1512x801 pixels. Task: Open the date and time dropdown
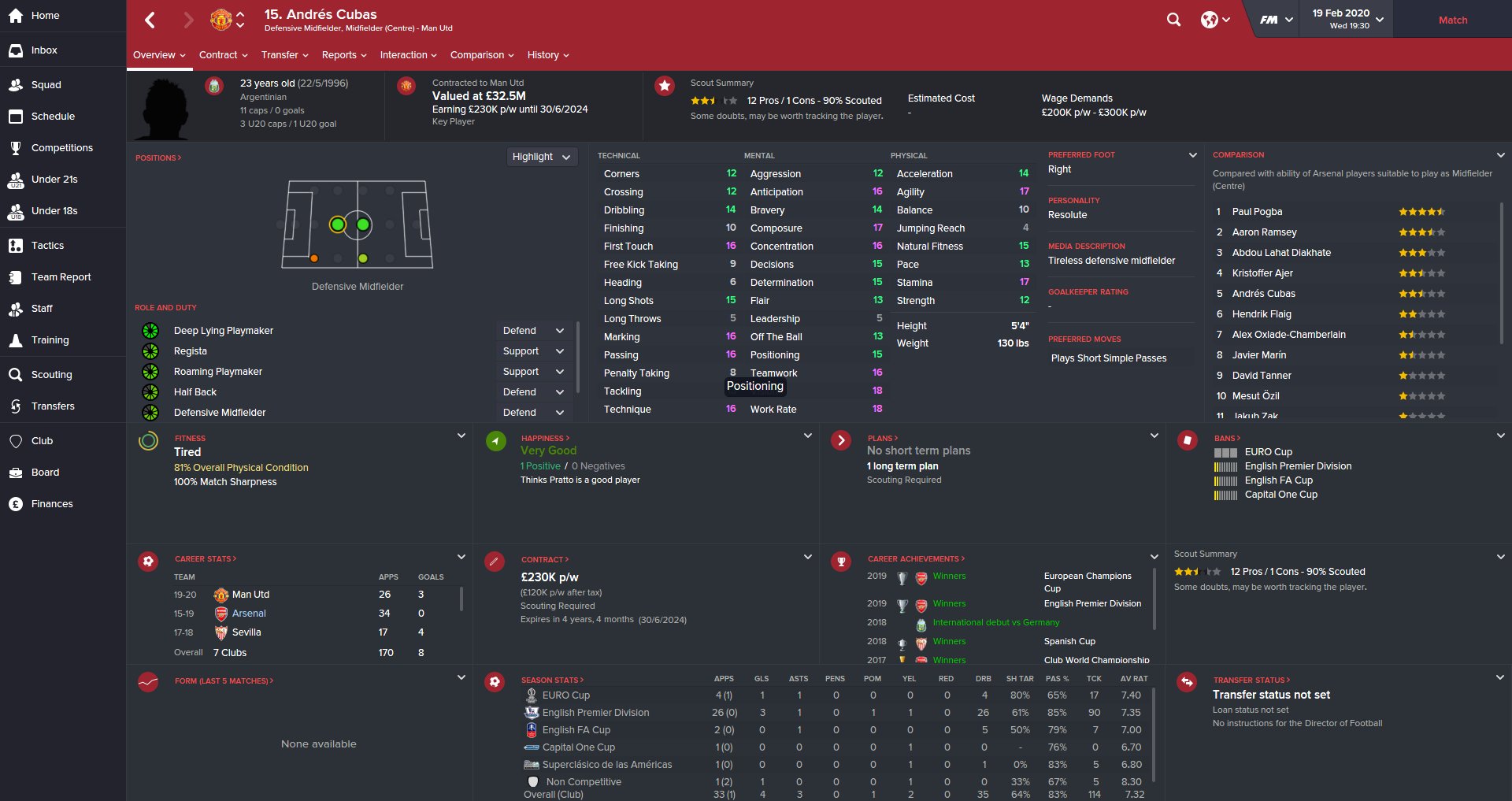(x=1347, y=19)
